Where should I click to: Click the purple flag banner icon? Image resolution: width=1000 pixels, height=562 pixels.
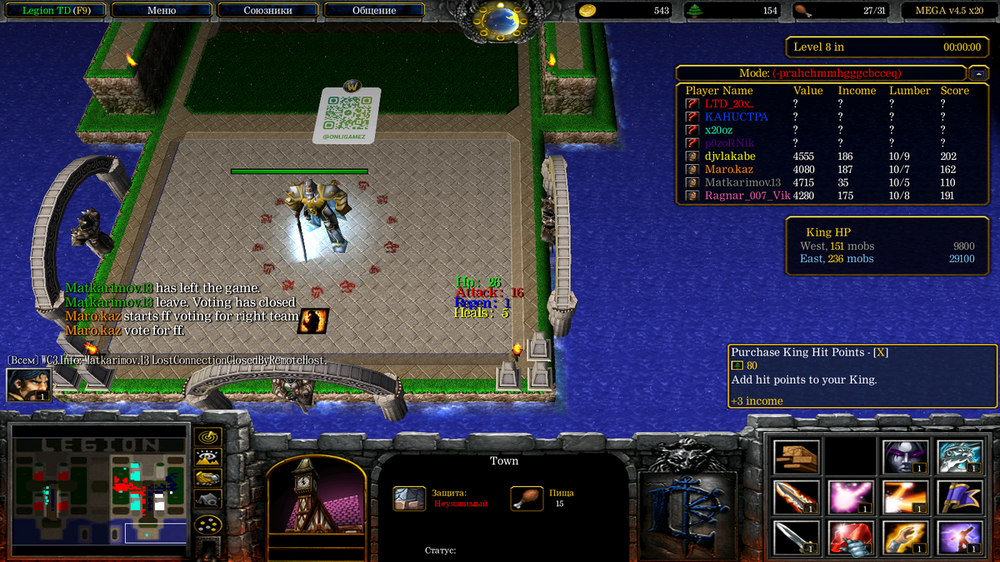pyautogui.click(x=959, y=496)
